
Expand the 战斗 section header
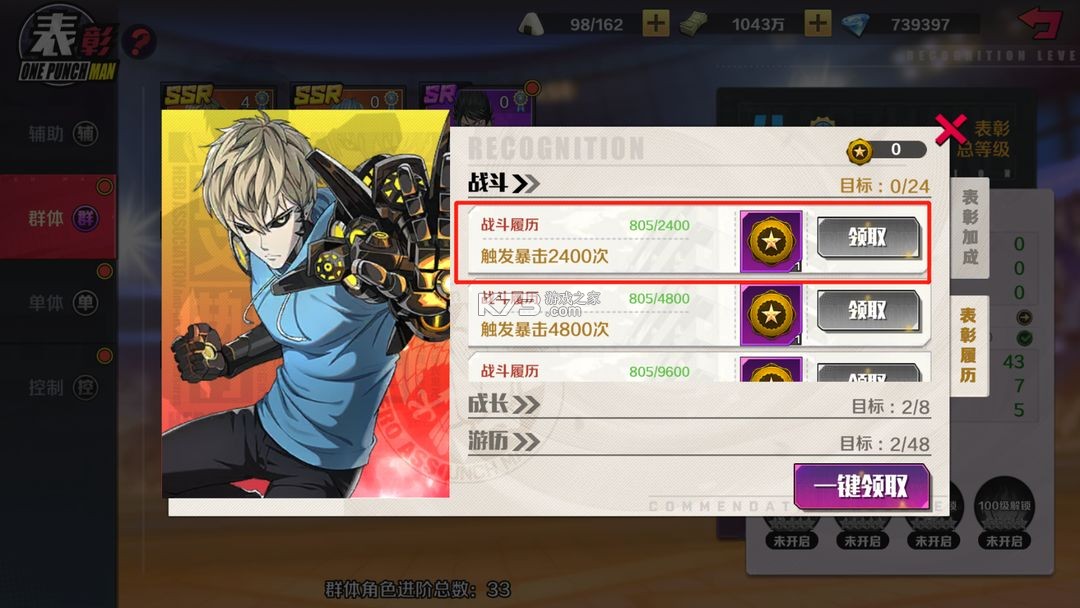pyautogui.click(x=504, y=183)
